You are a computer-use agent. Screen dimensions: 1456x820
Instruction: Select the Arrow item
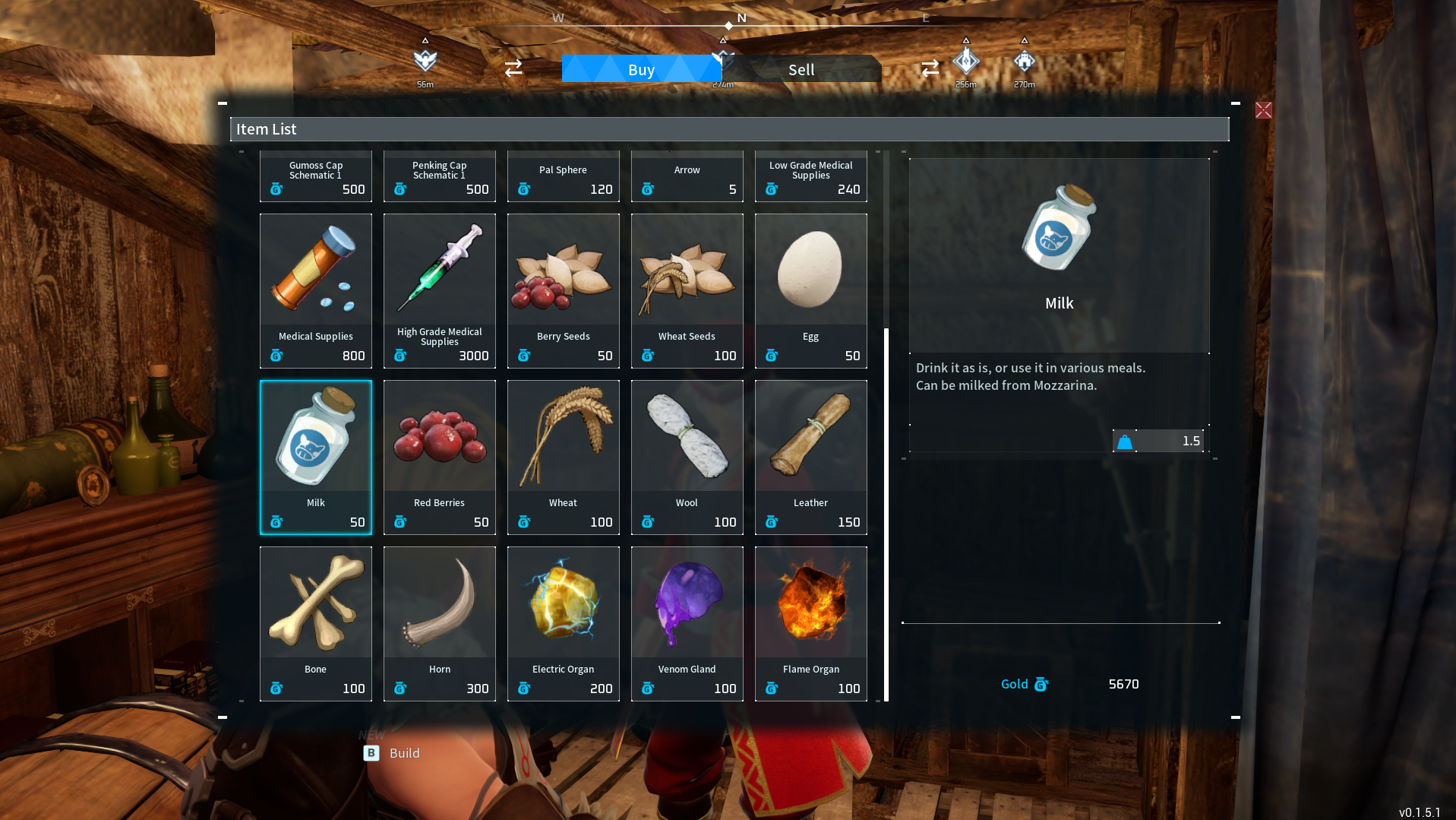click(x=687, y=176)
